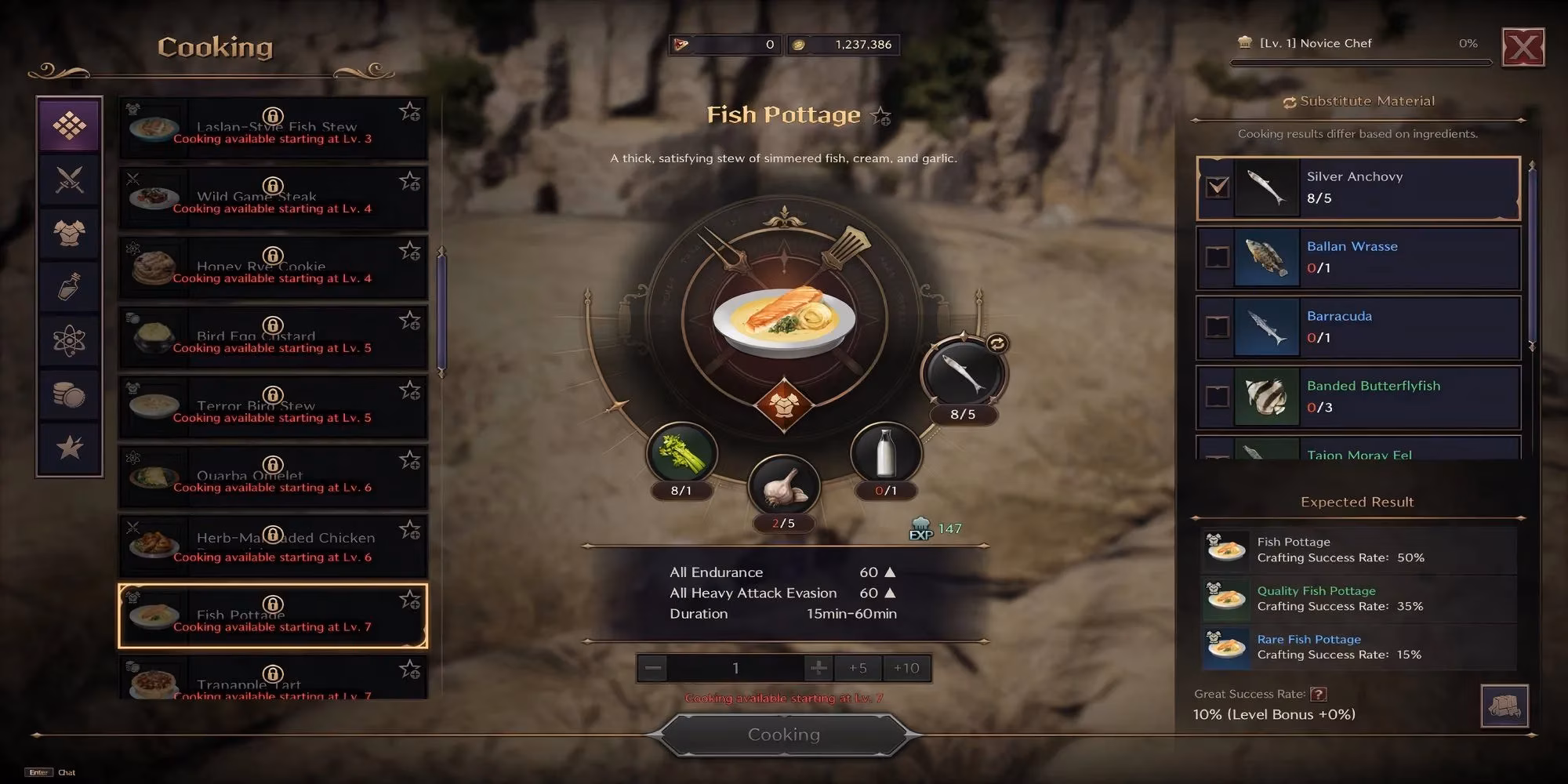Uncheck the Silver Anchovy substitute material
This screenshot has width=1568, height=784.
[1218, 187]
